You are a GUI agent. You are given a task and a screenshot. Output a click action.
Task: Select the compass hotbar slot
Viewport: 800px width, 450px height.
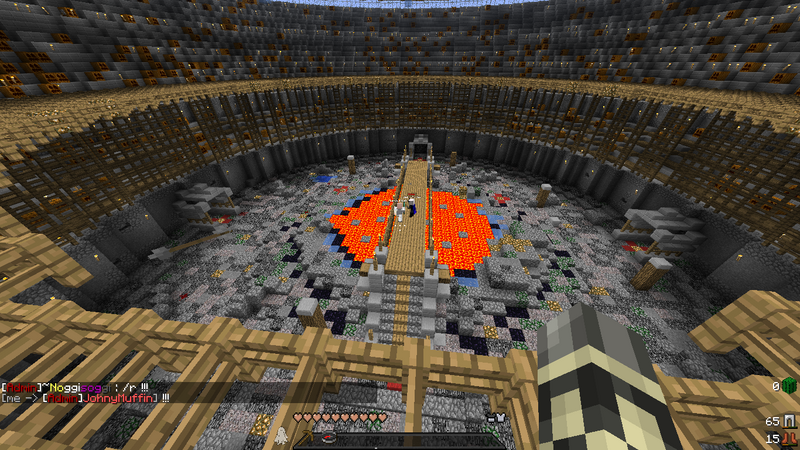coord(331,438)
